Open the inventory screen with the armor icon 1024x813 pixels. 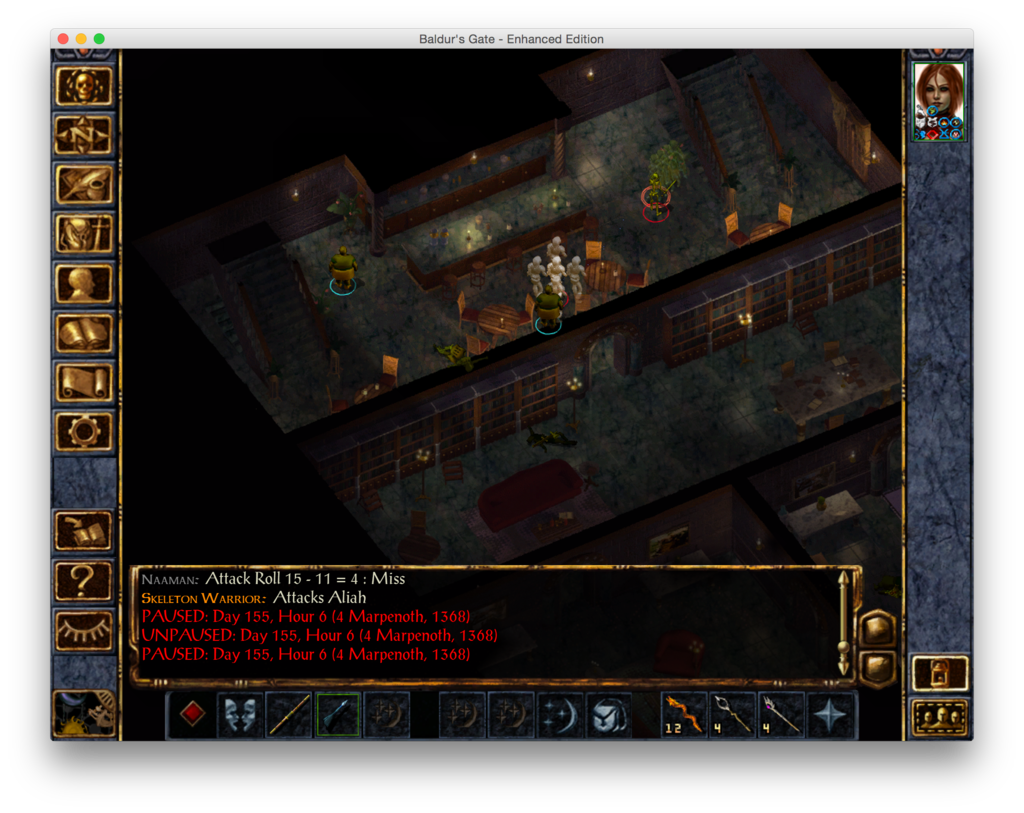point(84,233)
